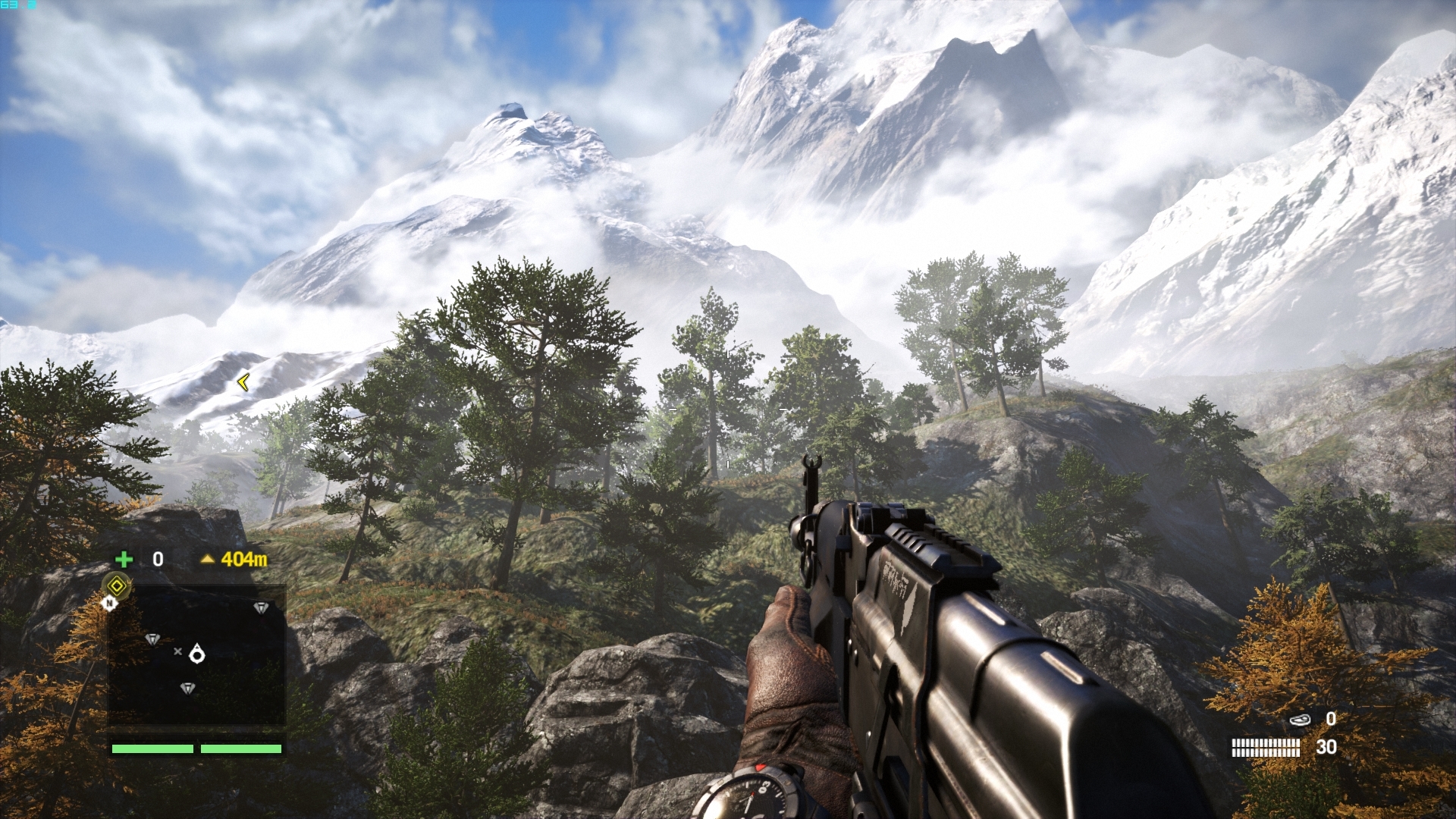The image size is (1456, 819).
Task: Click the north compass marker
Action: click(110, 603)
